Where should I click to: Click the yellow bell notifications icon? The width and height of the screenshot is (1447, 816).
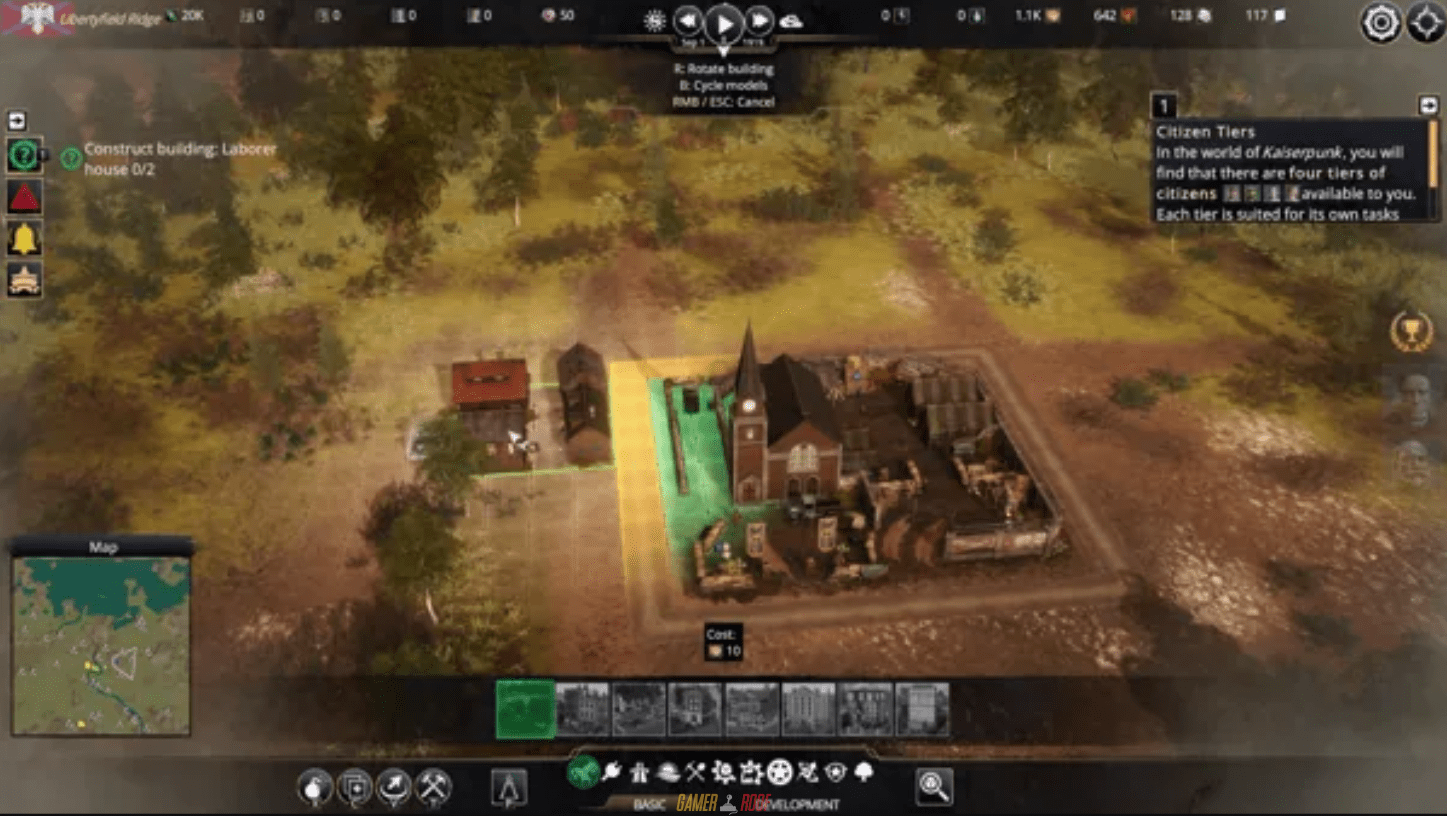point(23,240)
